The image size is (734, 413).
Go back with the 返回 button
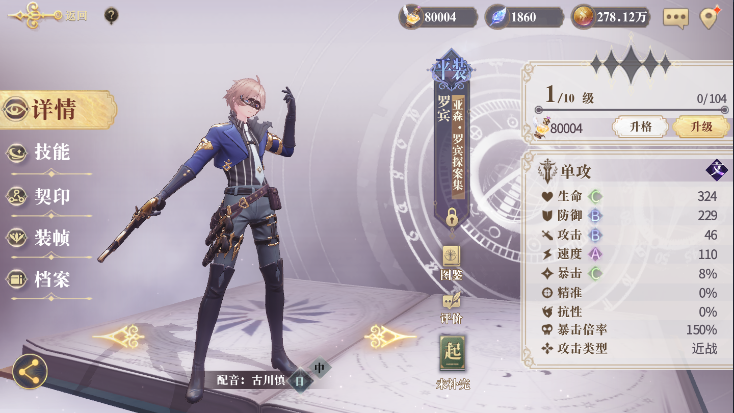50,16
